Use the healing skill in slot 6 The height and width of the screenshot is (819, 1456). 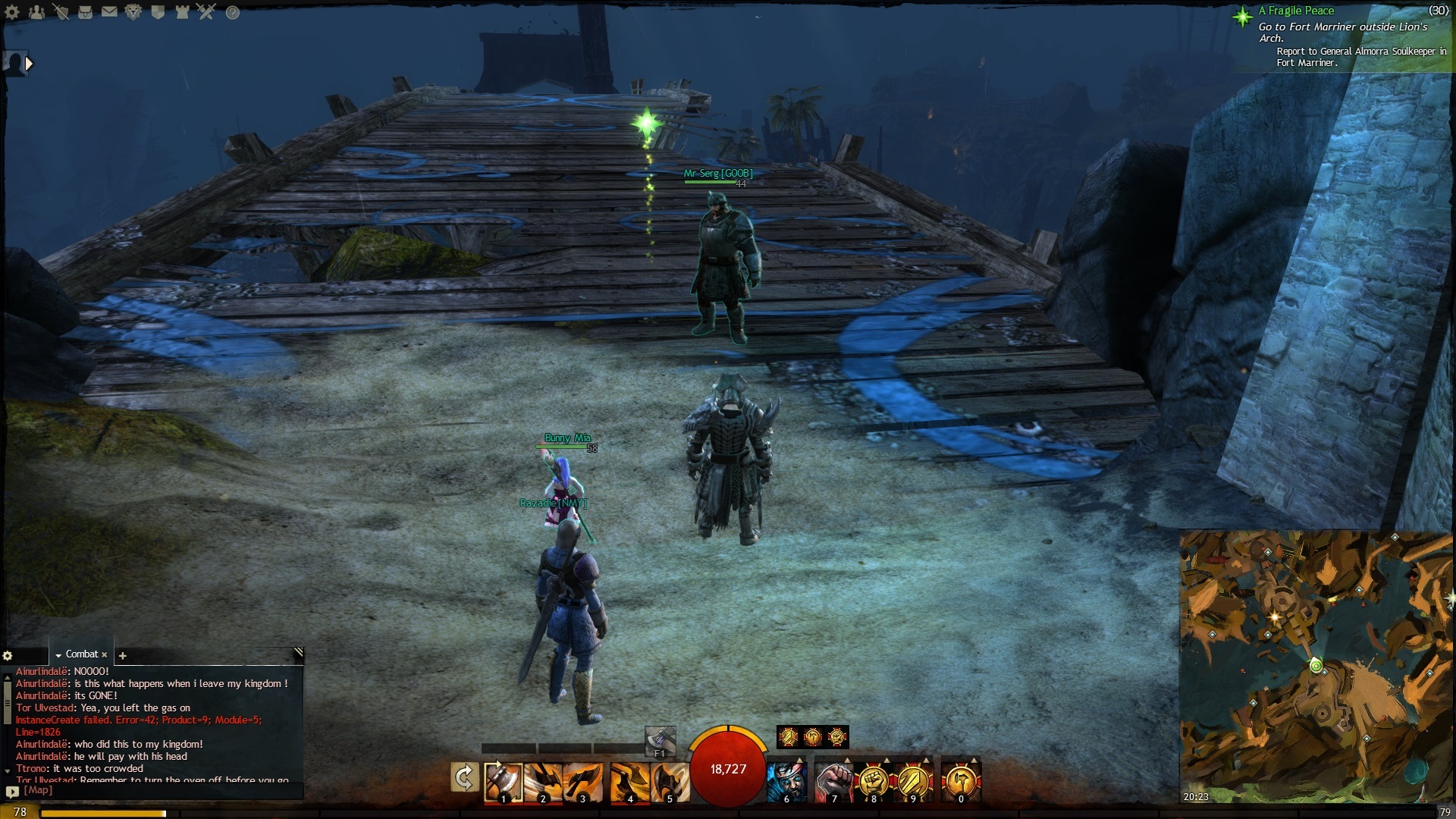coord(787,783)
